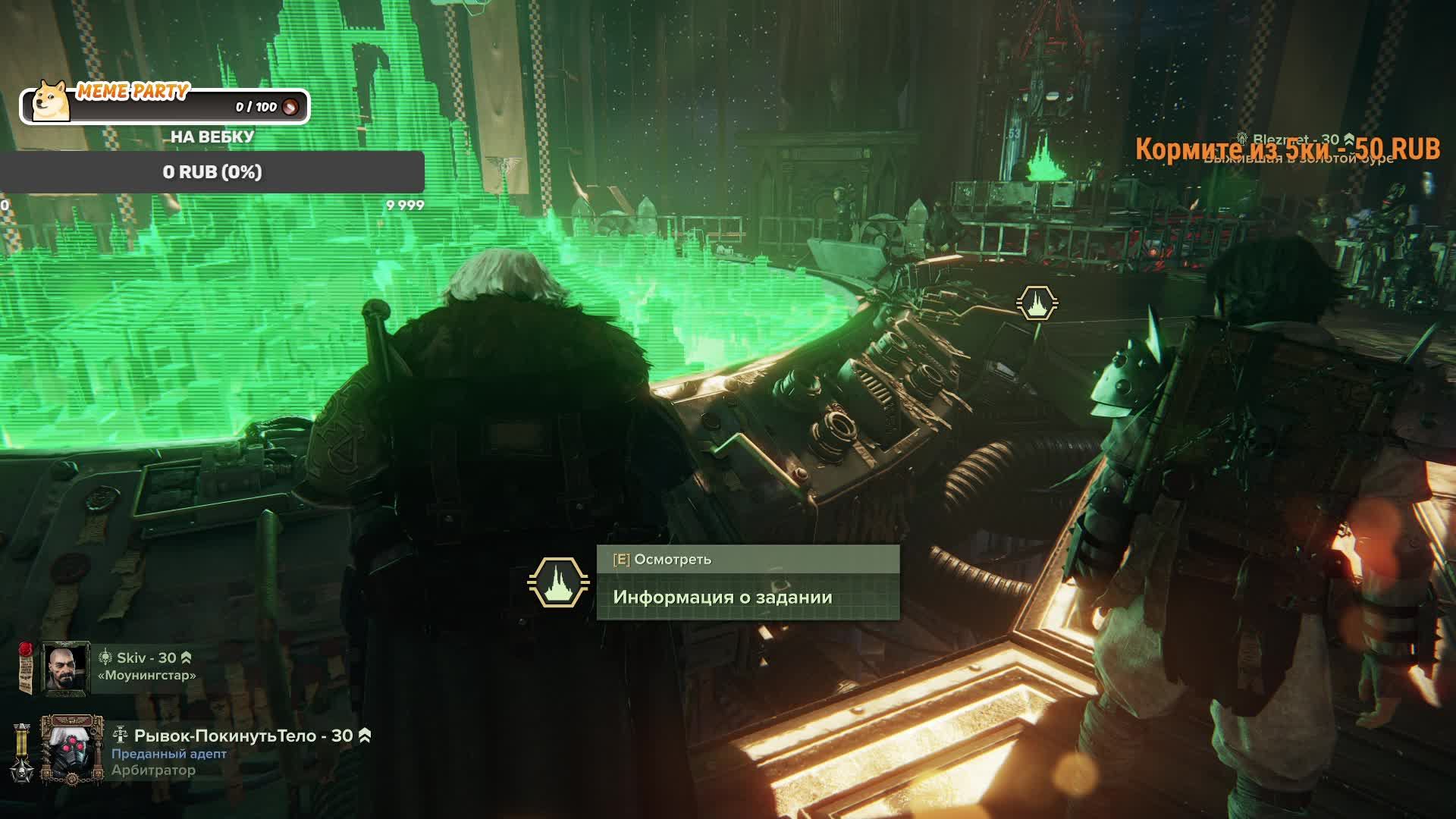Click the mission board hexagon icon beside the prompt

[x=558, y=582]
